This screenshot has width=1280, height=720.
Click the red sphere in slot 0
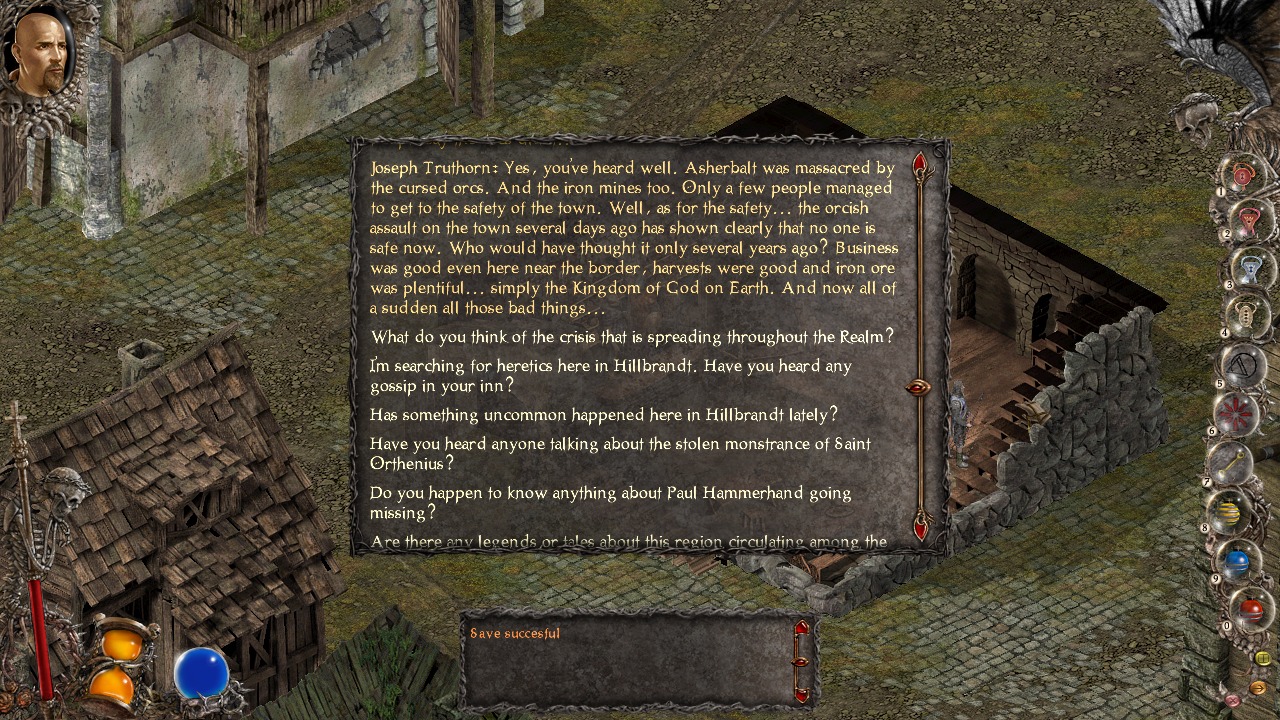(x=1251, y=607)
